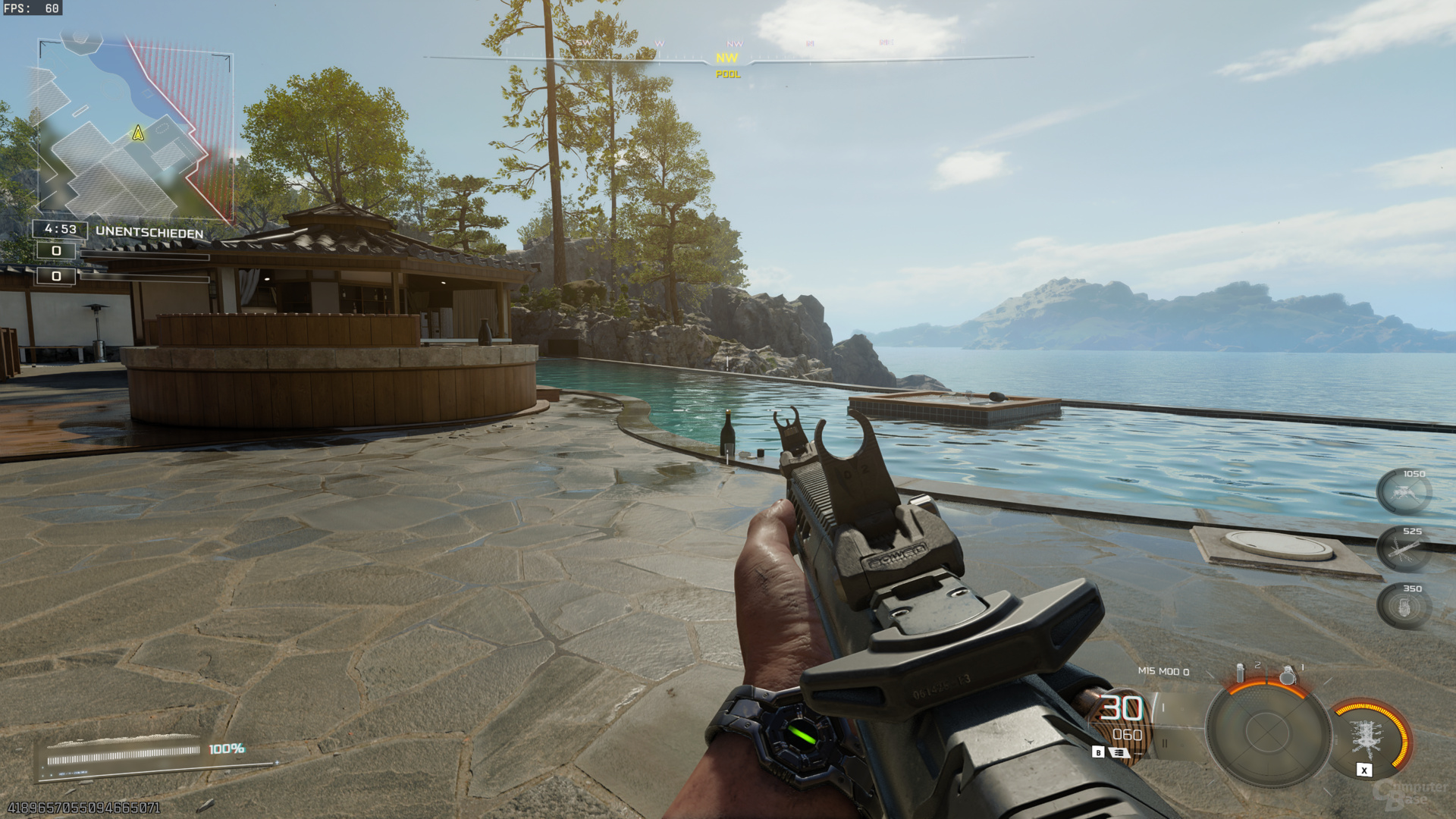Click the minimap in the corner
The image size is (1456, 819).
point(134,129)
